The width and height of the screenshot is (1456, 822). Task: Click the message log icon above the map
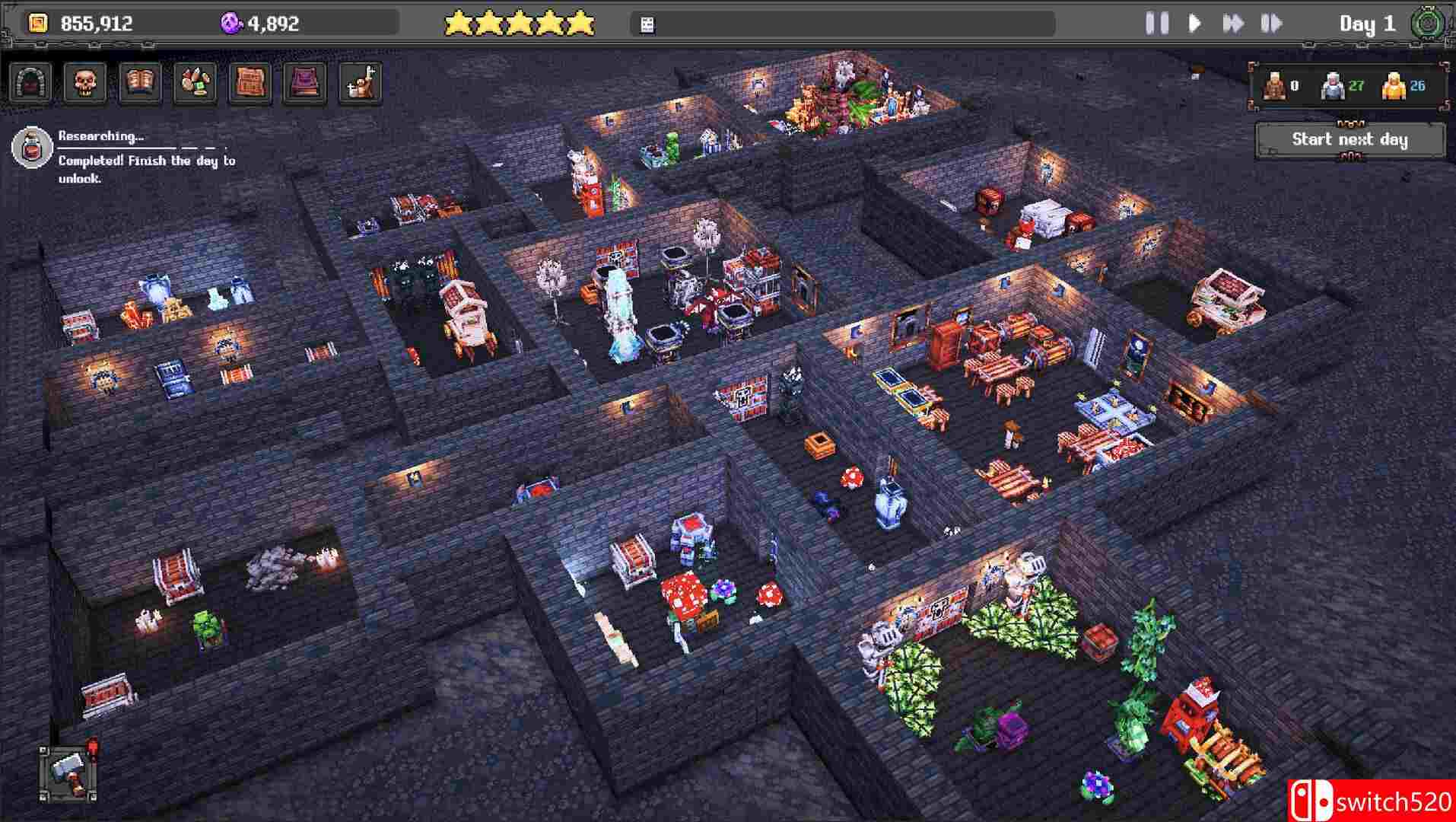point(647,23)
